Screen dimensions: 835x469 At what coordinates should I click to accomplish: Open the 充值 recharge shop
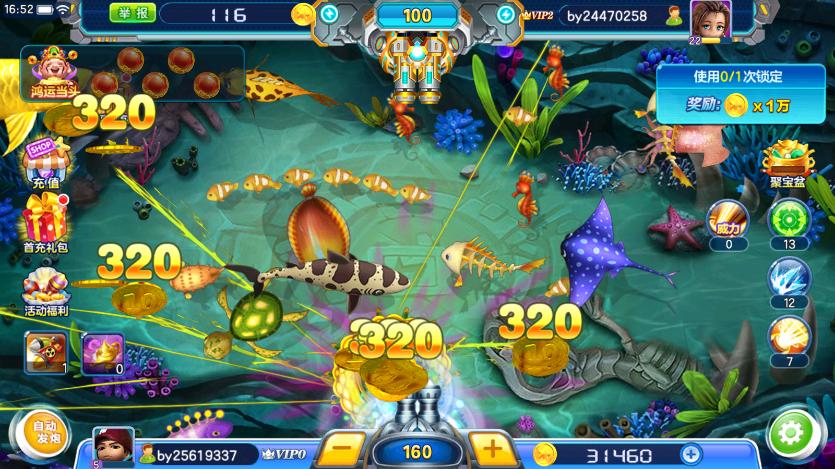(45, 164)
